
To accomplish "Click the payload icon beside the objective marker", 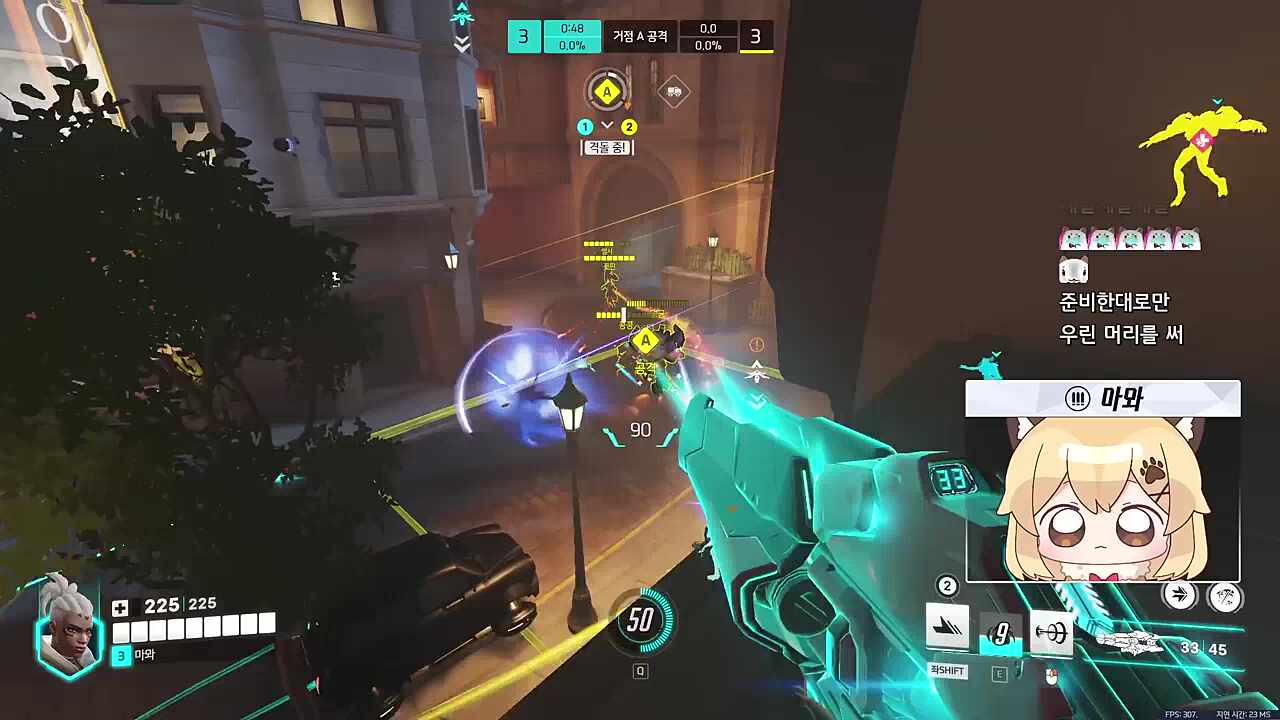I will [x=675, y=92].
